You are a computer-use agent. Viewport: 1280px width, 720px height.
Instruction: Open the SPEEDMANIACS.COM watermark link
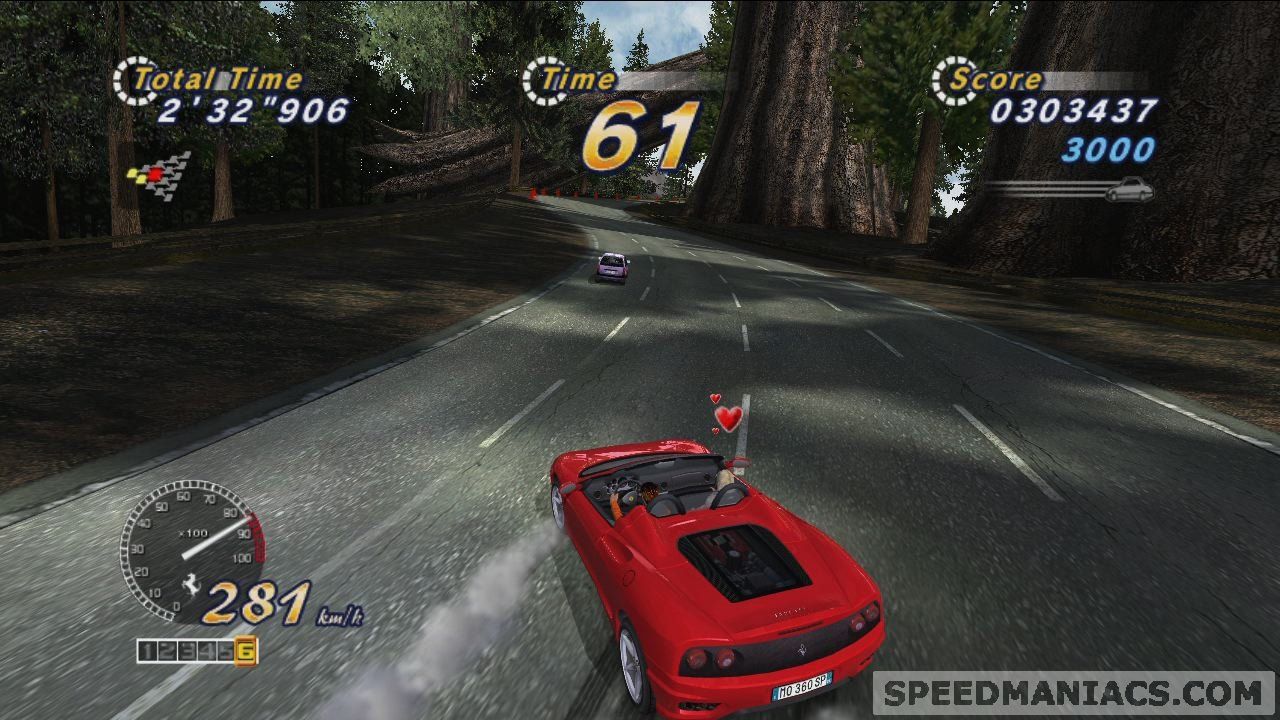coord(1074,693)
